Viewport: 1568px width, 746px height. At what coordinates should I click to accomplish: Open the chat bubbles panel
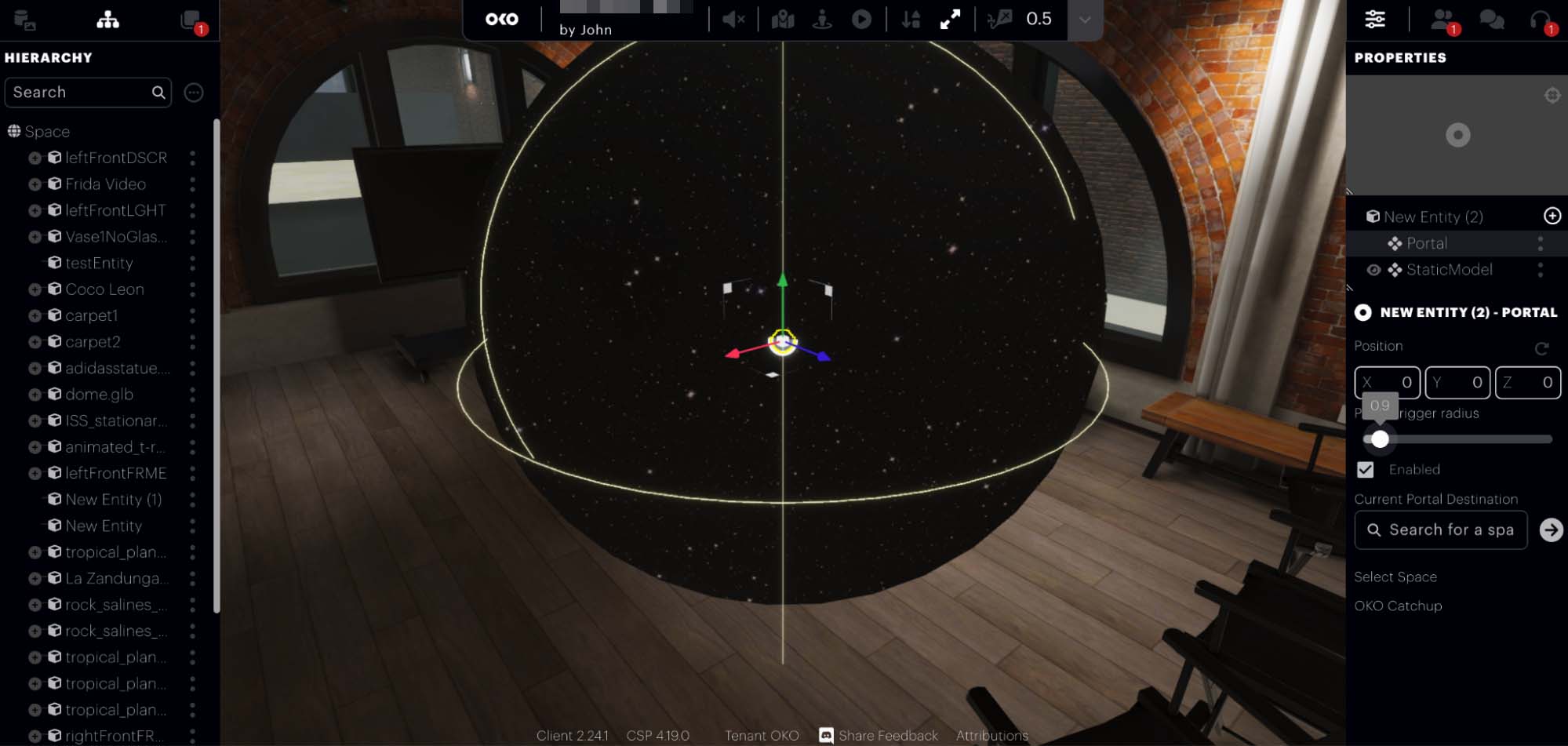pos(1491,20)
